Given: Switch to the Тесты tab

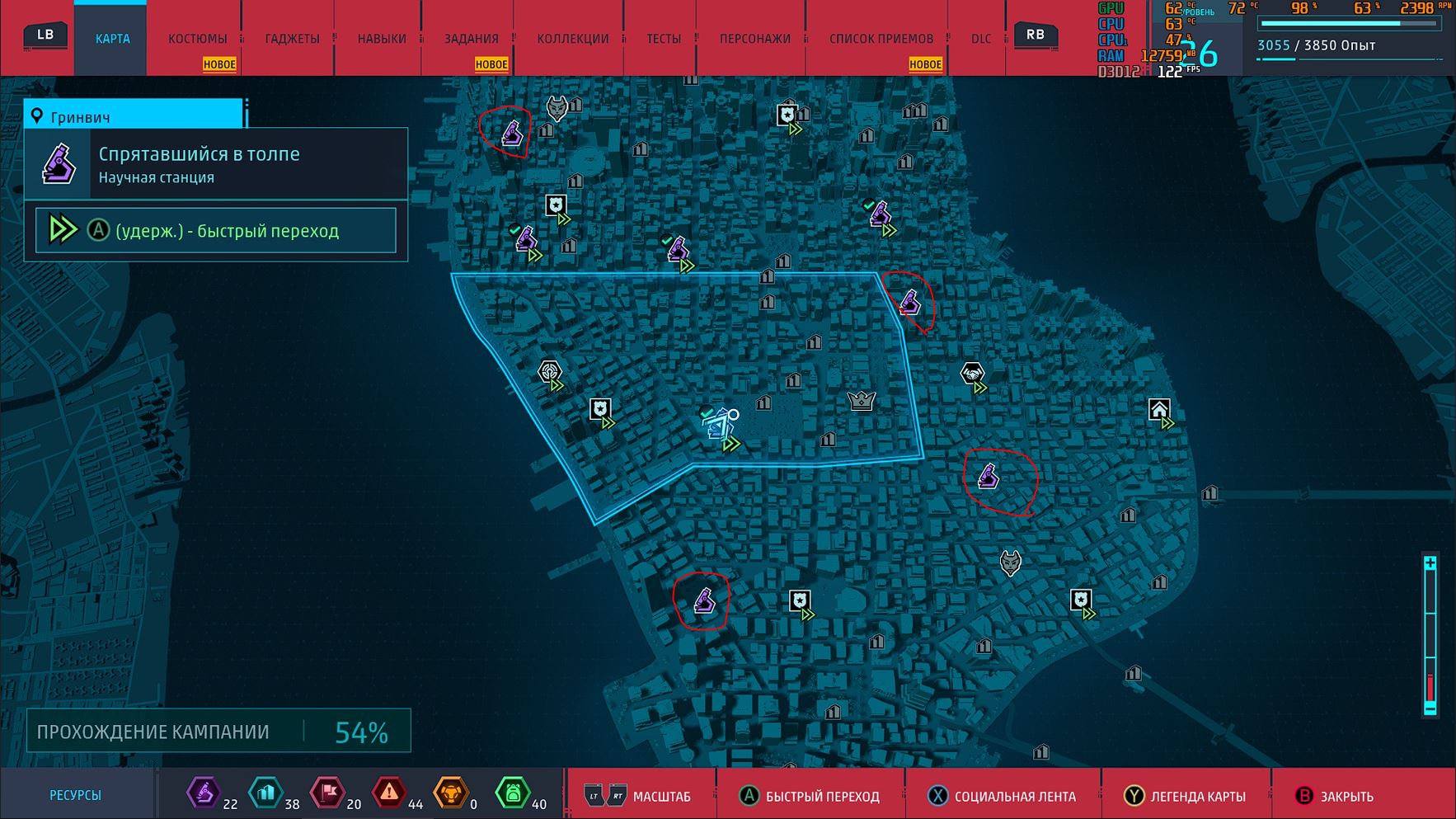Looking at the screenshot, I should tap(663, 39).
